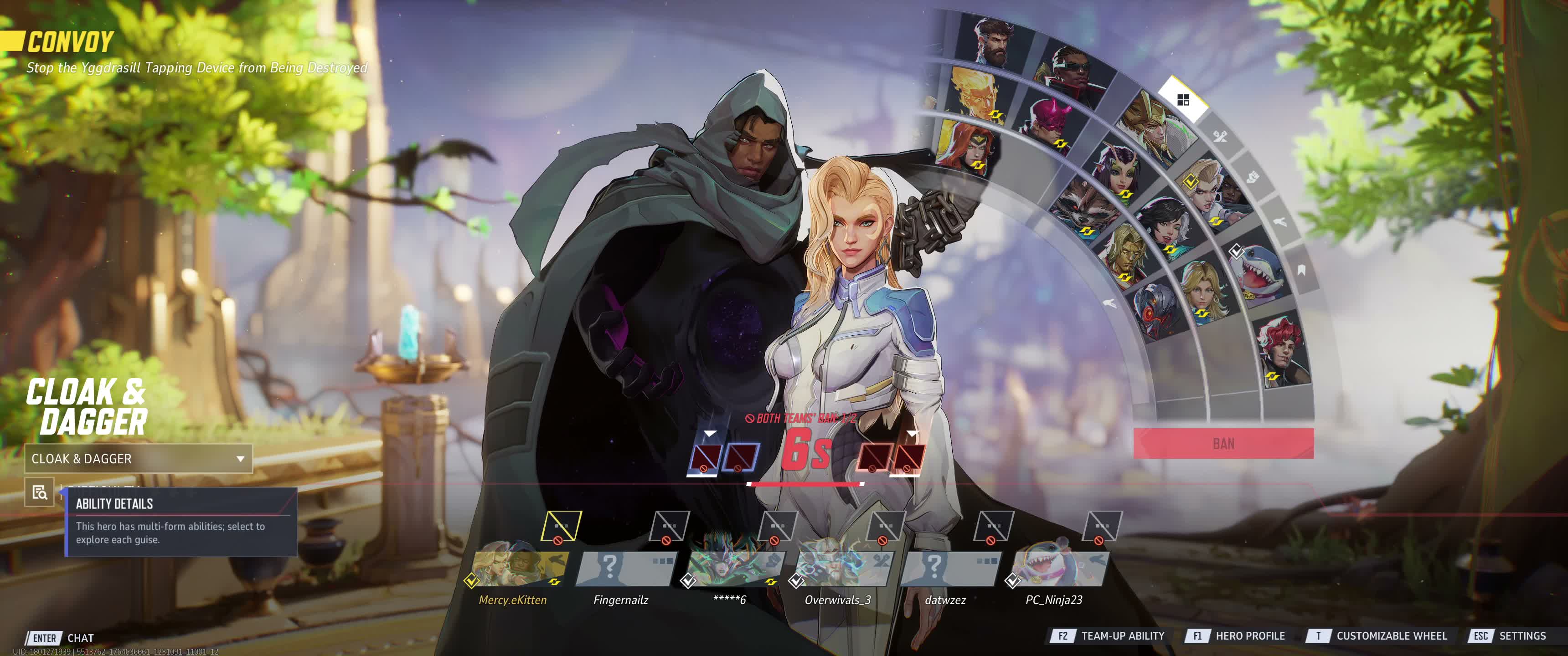Select the Rocket Raccoon portrait
Viewport: 1568px width, 656px height.
(1082, 207)
